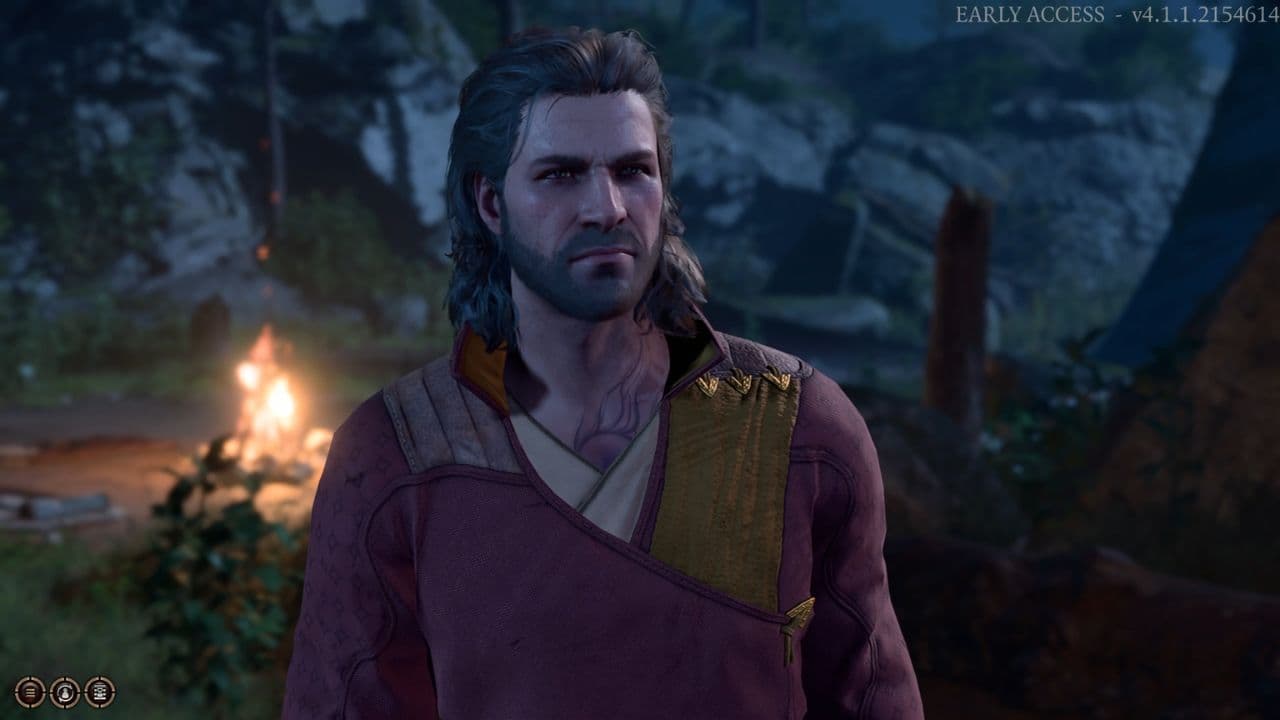Select the hamburger-lines conversation icon
1280x720 pixels.
pos(30,692)
